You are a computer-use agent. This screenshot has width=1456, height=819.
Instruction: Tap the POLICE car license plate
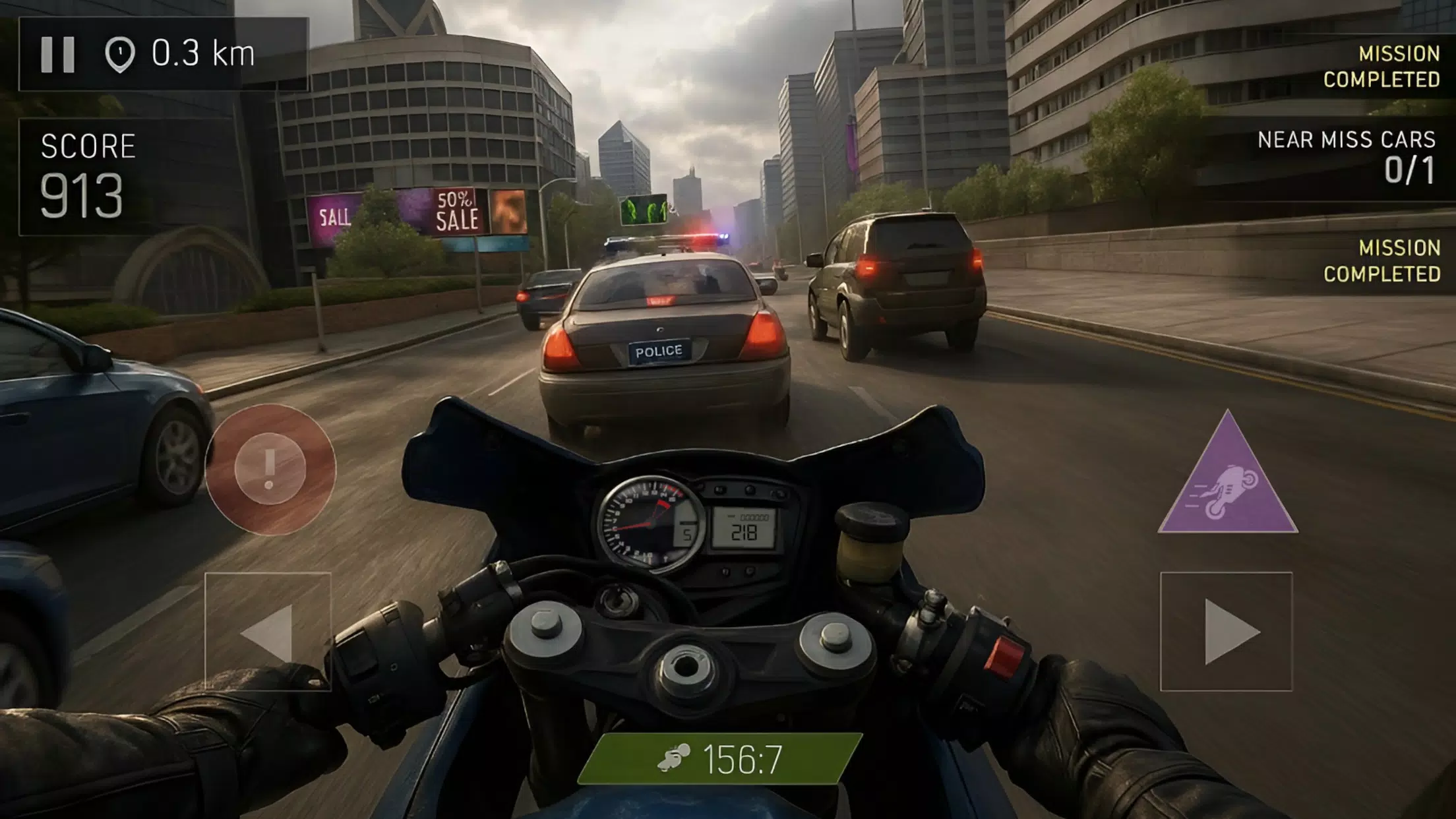click(x=659, y=353)
